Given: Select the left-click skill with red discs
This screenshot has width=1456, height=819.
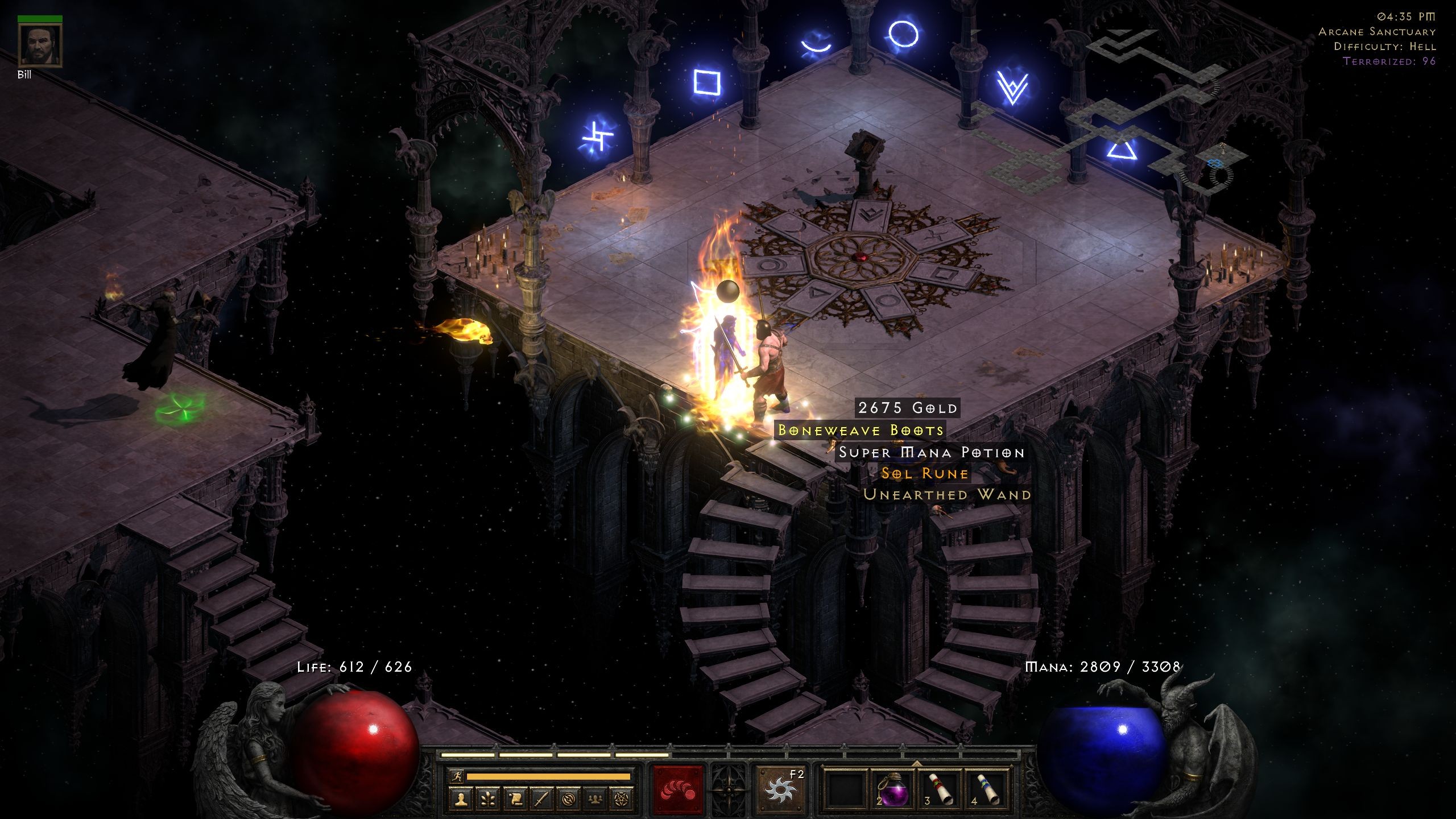Looking at the screenshot, I should tap(679, 789).
